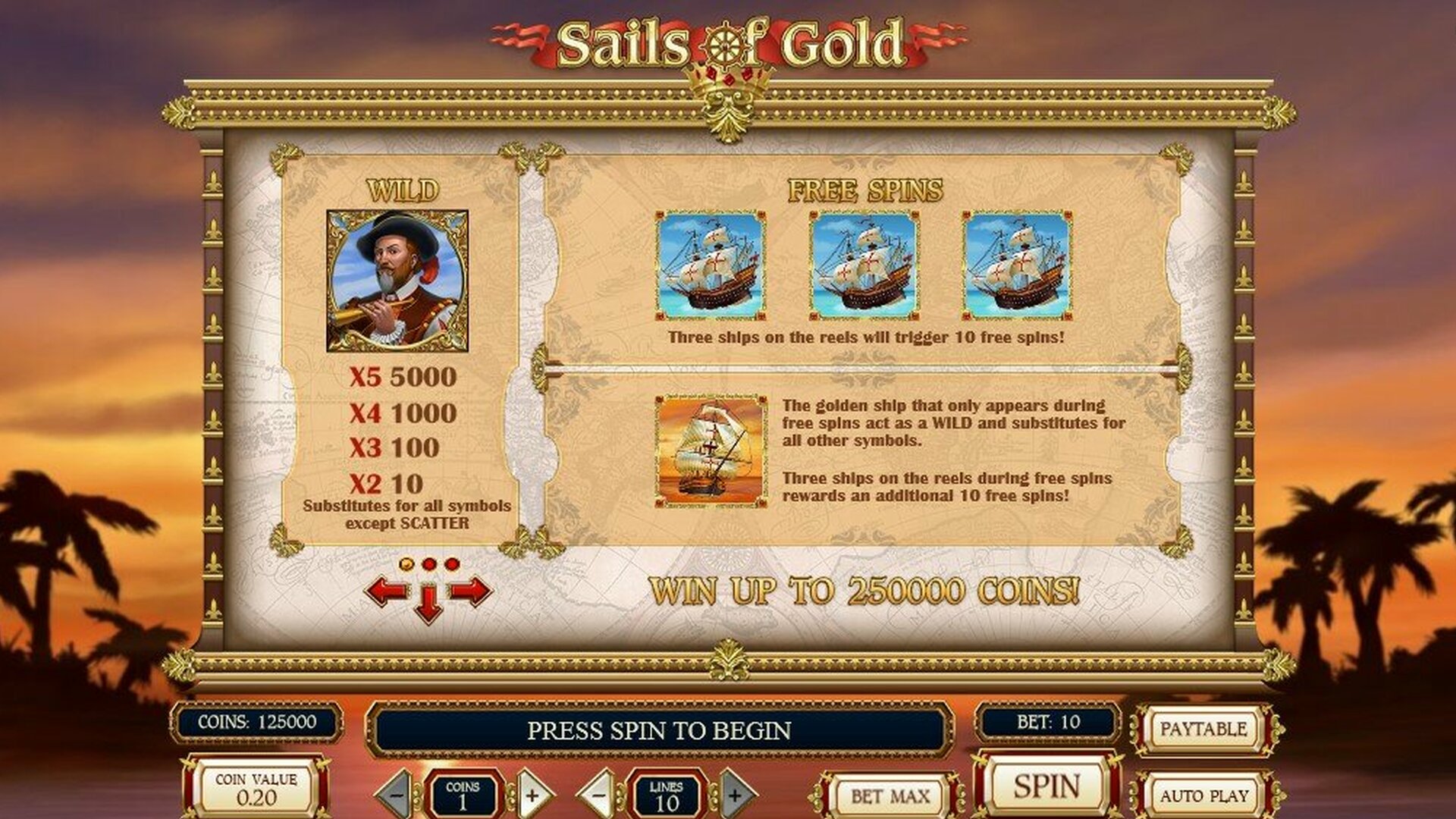1456x819 pixels.
Task: Click the SPIN button
Action: point(1046,787)
